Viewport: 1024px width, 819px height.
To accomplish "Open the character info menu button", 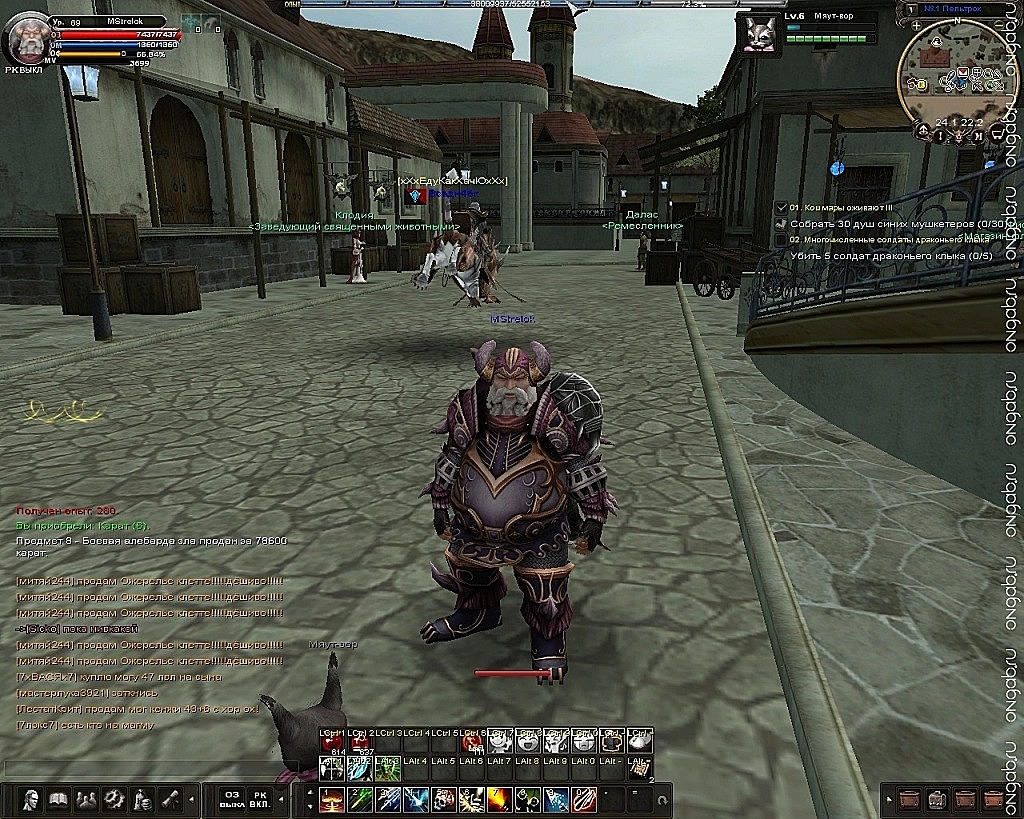I will coord(31,800).
